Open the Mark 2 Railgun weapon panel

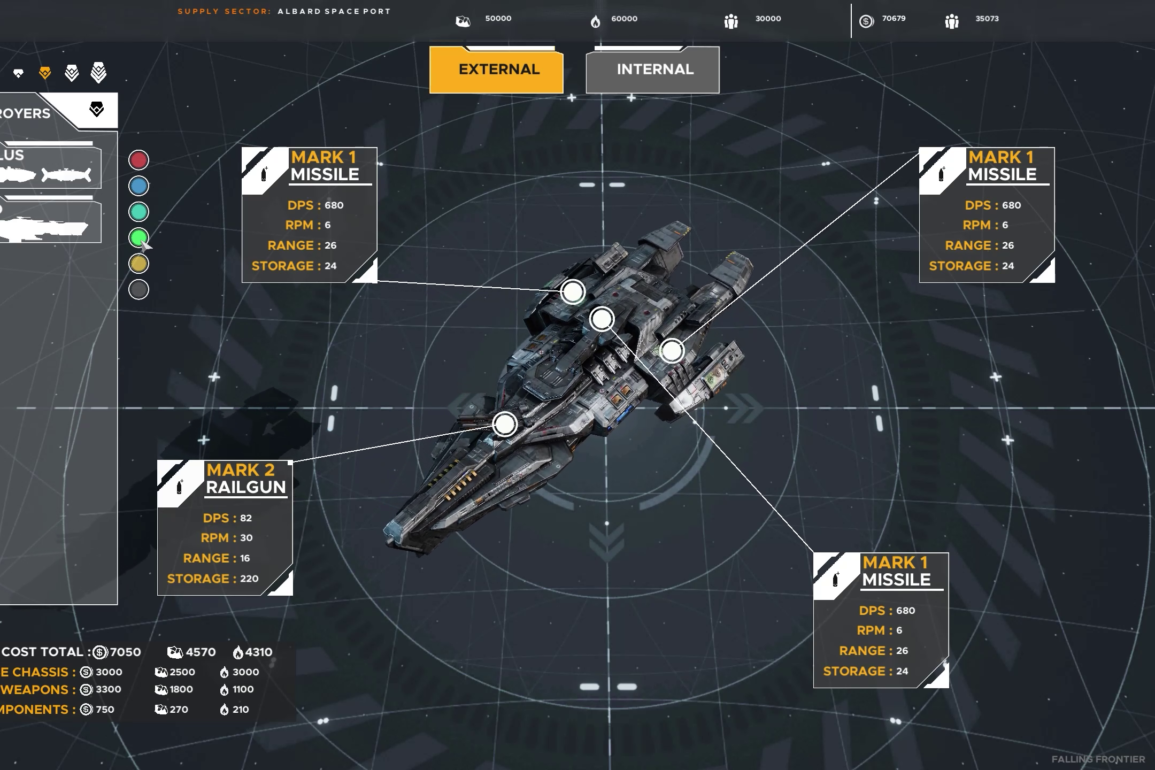[225, 527]
